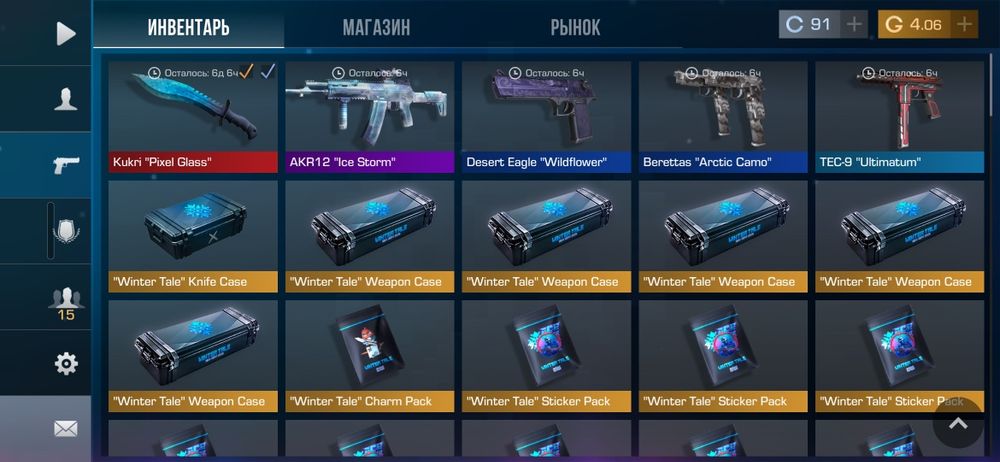Select the Kukri "Pixel Glass" knife
This screenshot has width=1000, height=462.
[193, 116]
